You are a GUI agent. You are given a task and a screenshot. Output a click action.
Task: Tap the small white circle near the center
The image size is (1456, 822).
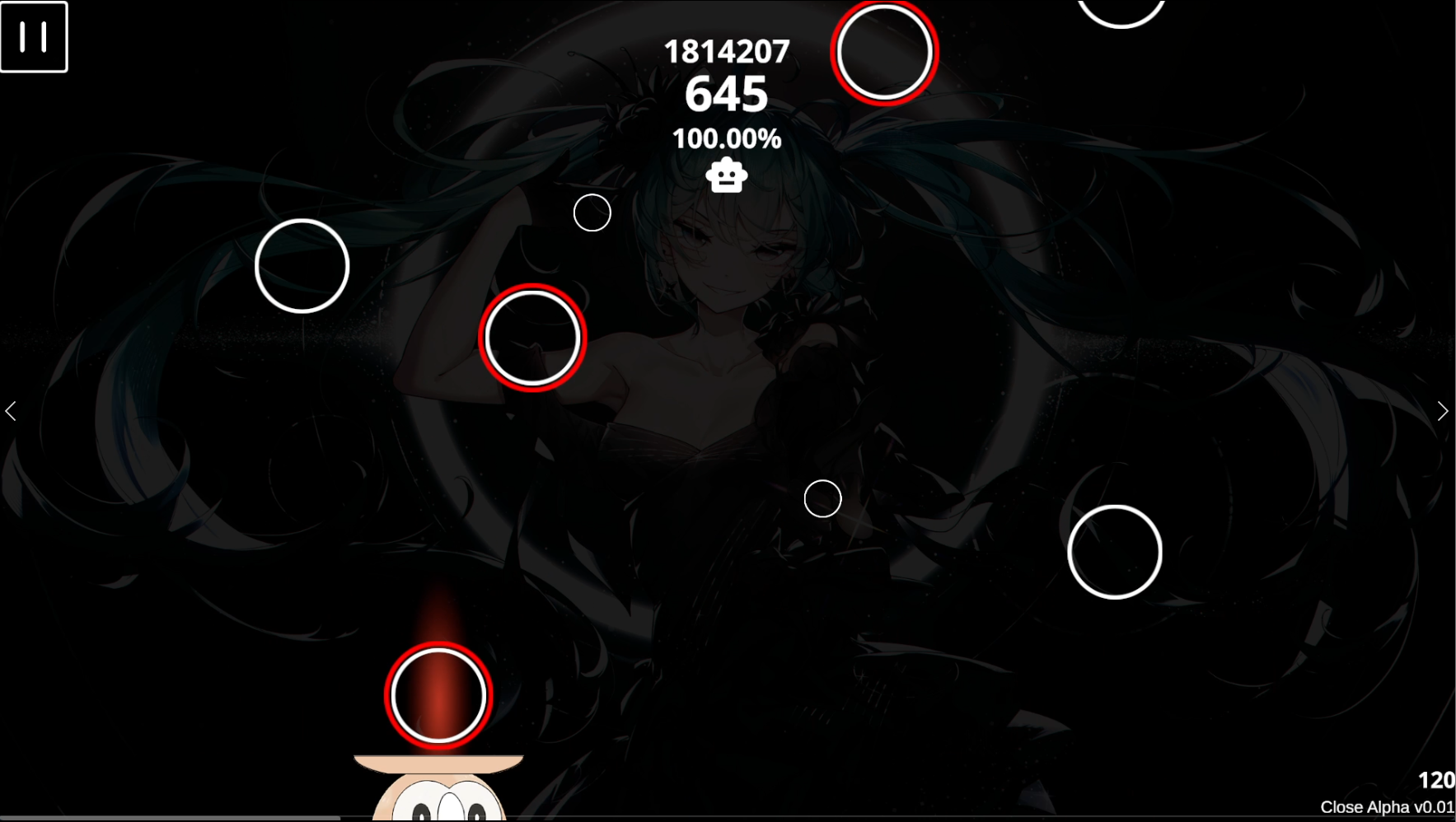pos(822,499)
